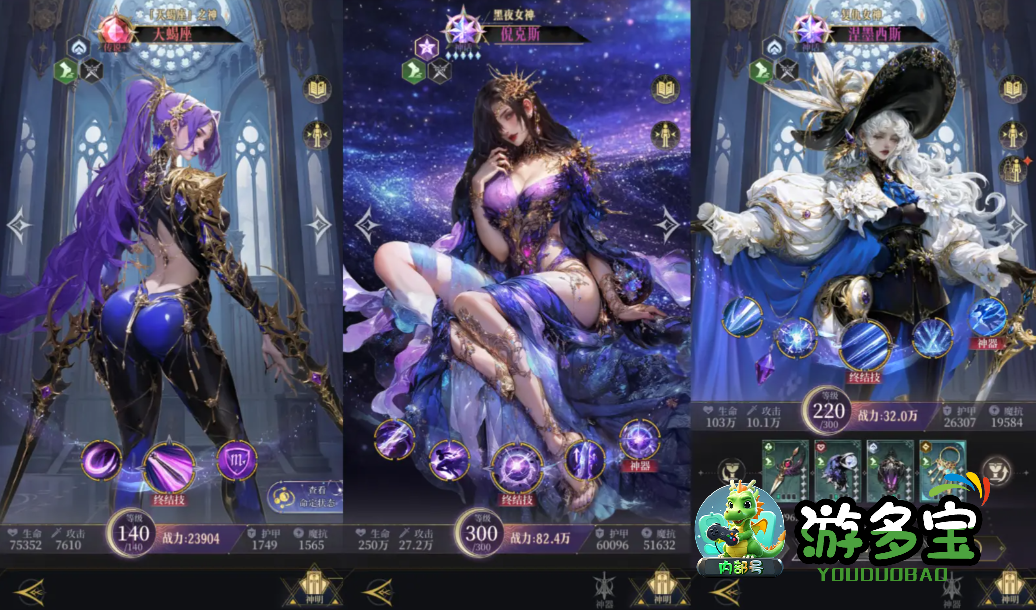Select the purple-haired hero's 终结技 finishing skill

coord(170,465)
